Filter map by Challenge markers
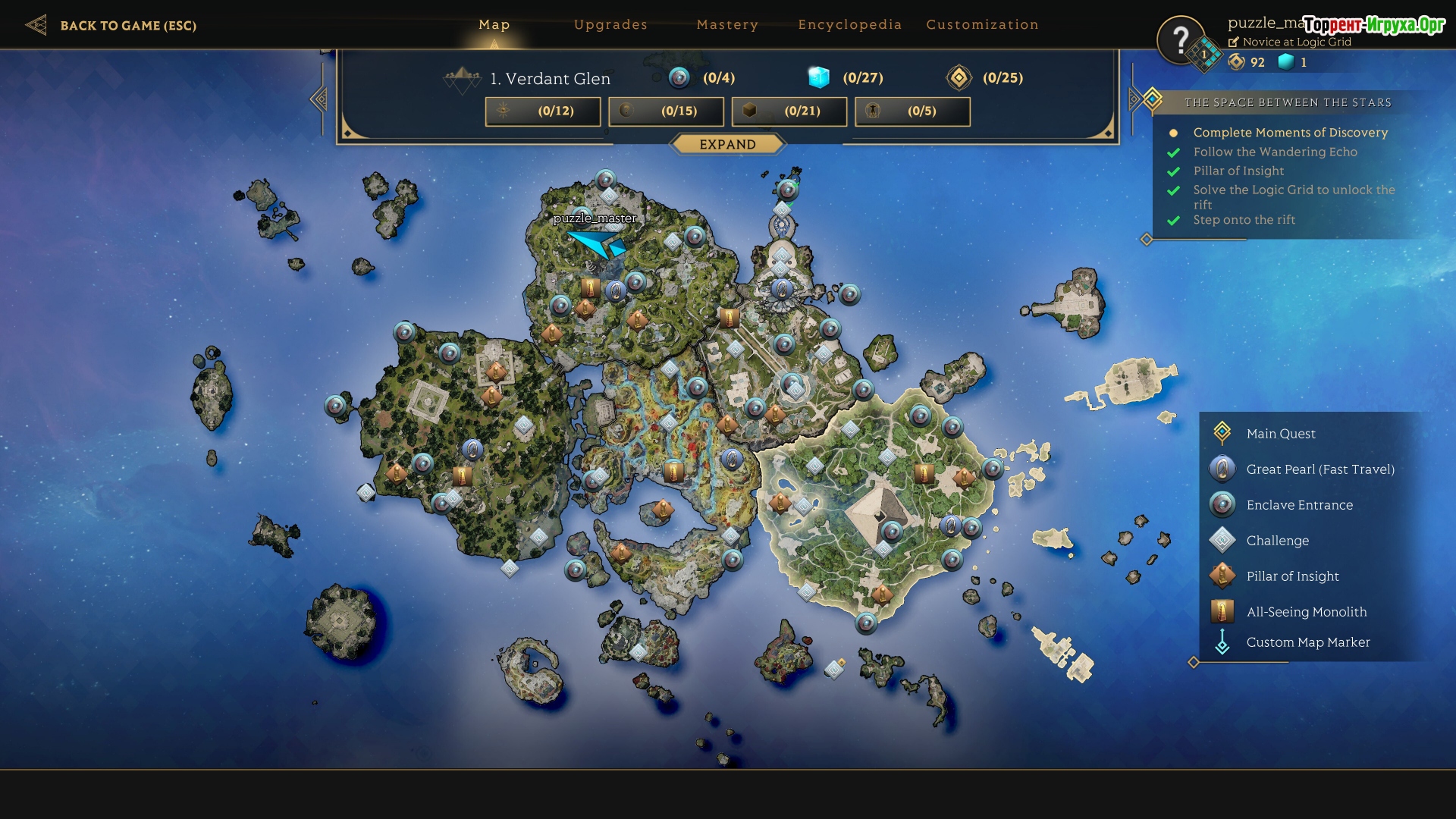 [x=1277, y=541]
